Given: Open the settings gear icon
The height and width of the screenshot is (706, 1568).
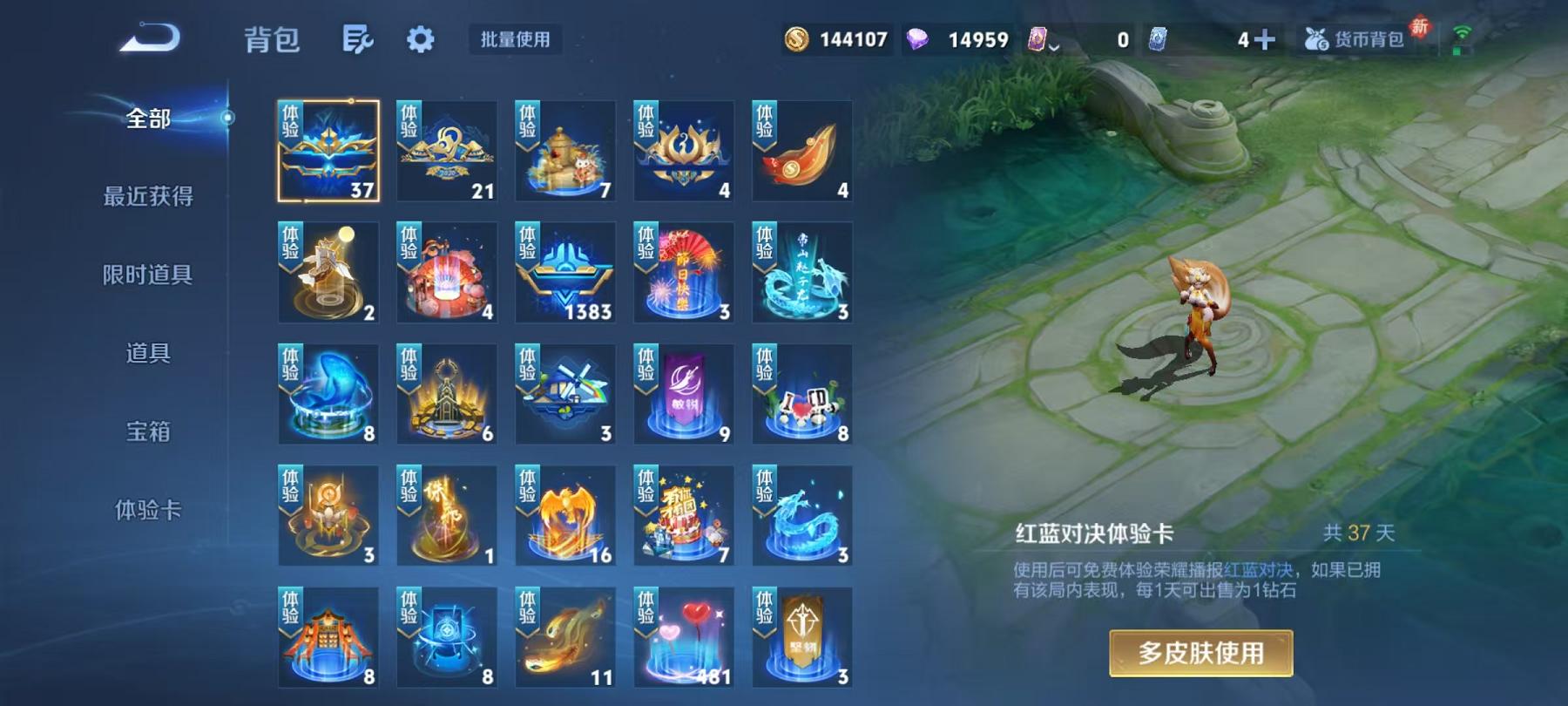Looking at the screenshot, I should 421,39.
